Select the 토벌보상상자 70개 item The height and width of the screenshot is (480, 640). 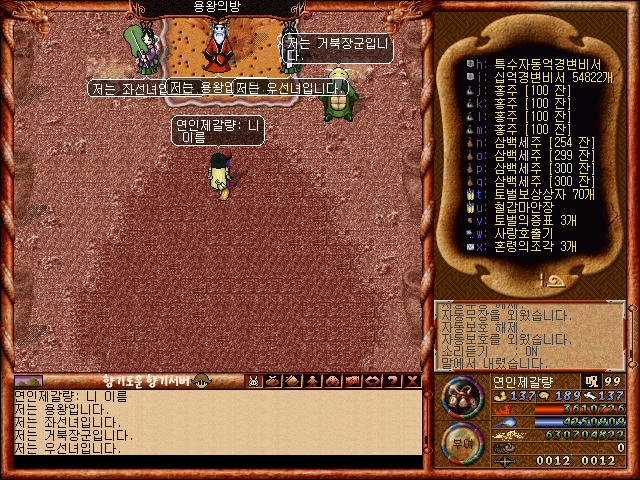point(535,194)
